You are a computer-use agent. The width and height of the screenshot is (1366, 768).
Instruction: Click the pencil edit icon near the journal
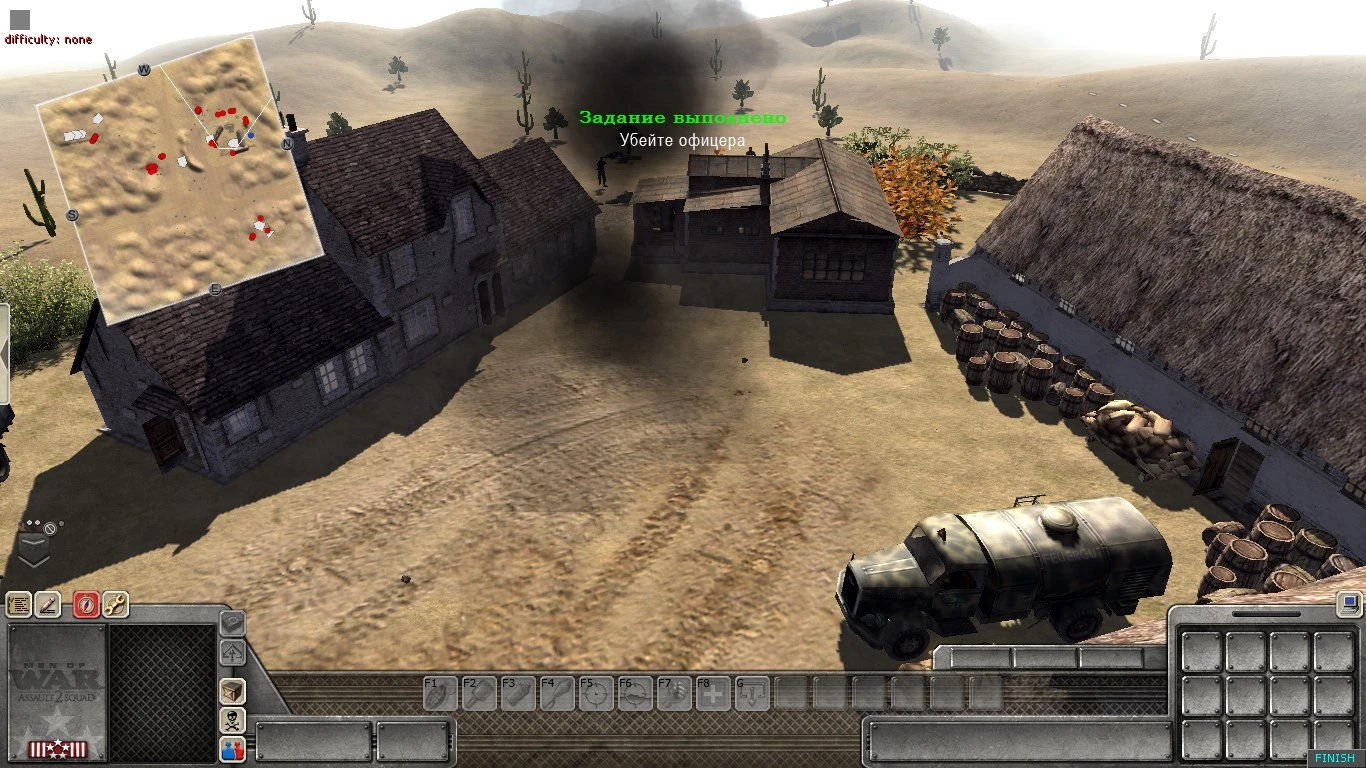pos(48,605)
